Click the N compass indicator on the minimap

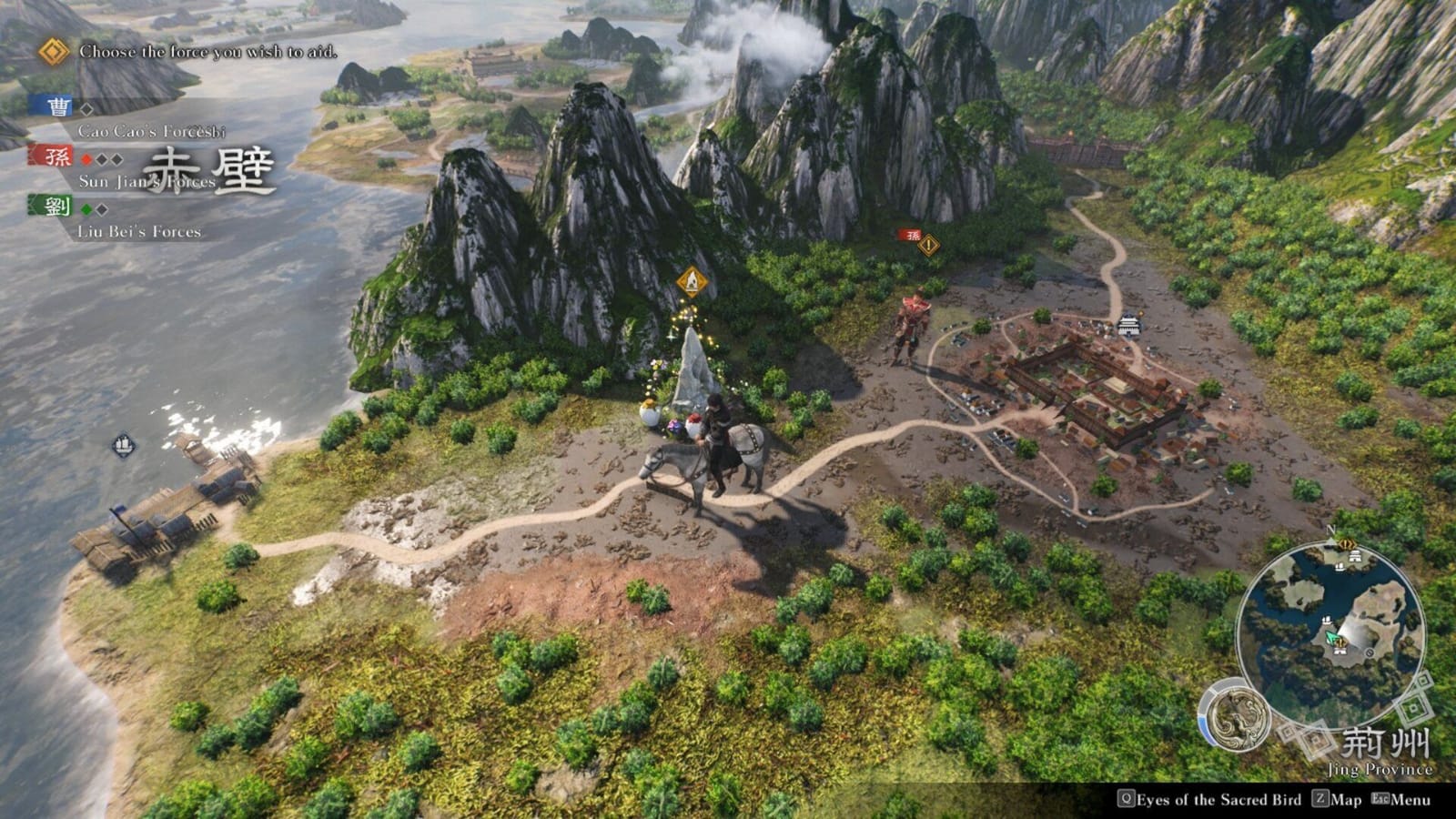(1331, 531)
